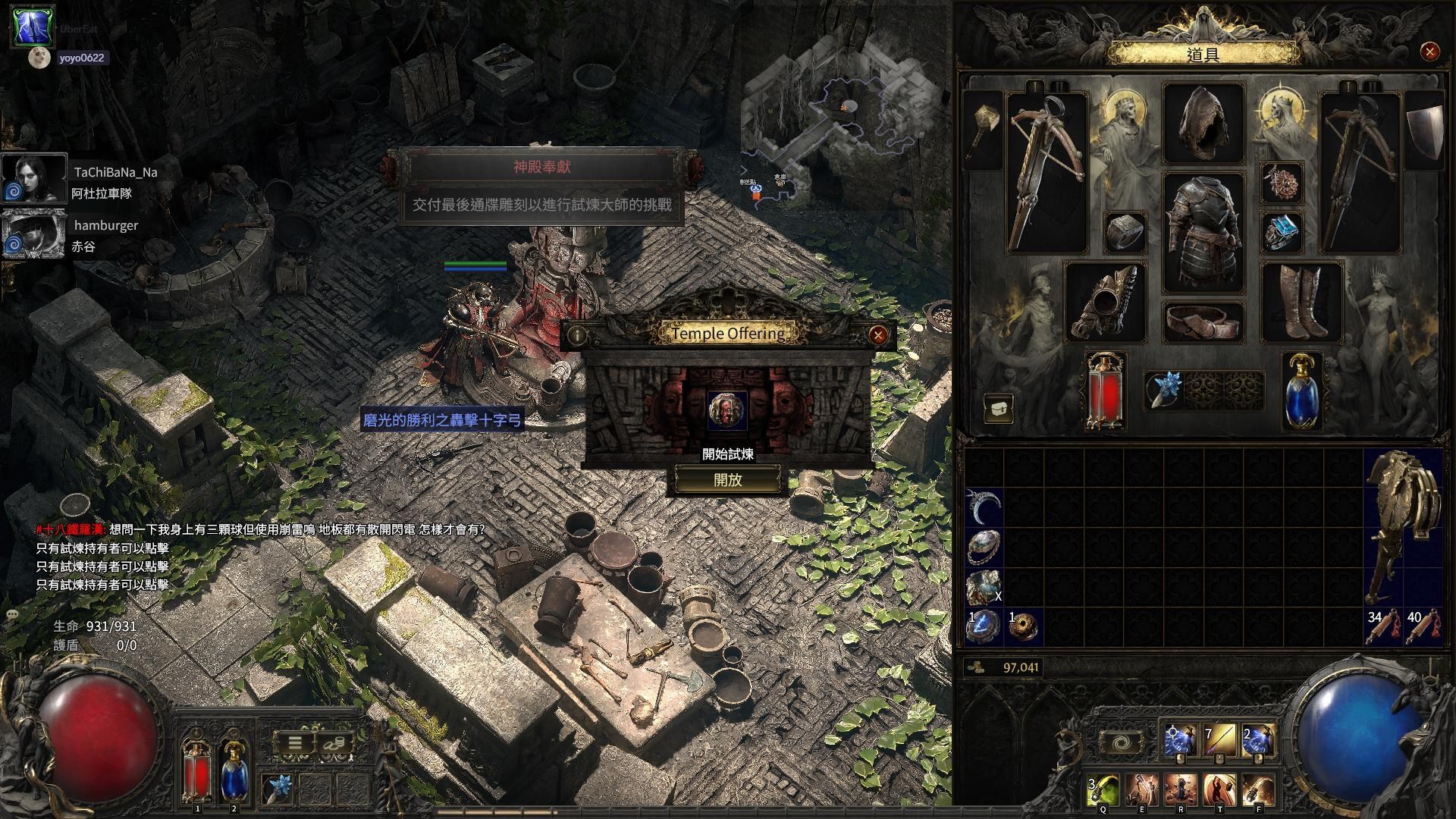This screenshot has width=1456, height=819.
Task: Select the equipped belt slot
Action: (1203, 322)
